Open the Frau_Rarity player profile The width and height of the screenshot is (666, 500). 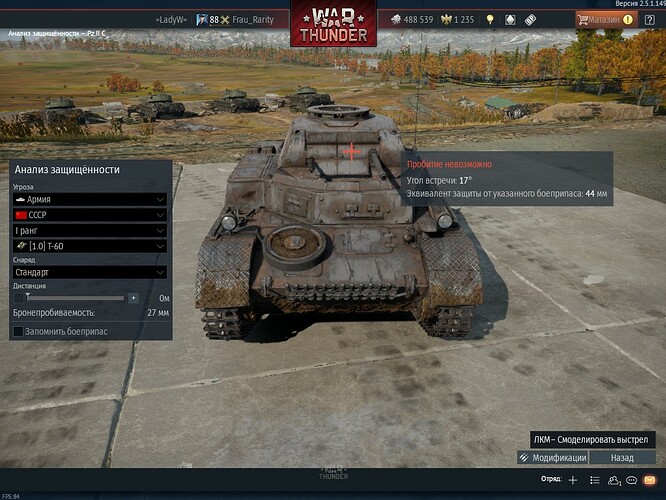pyautogui.click(x=253, y=19)
